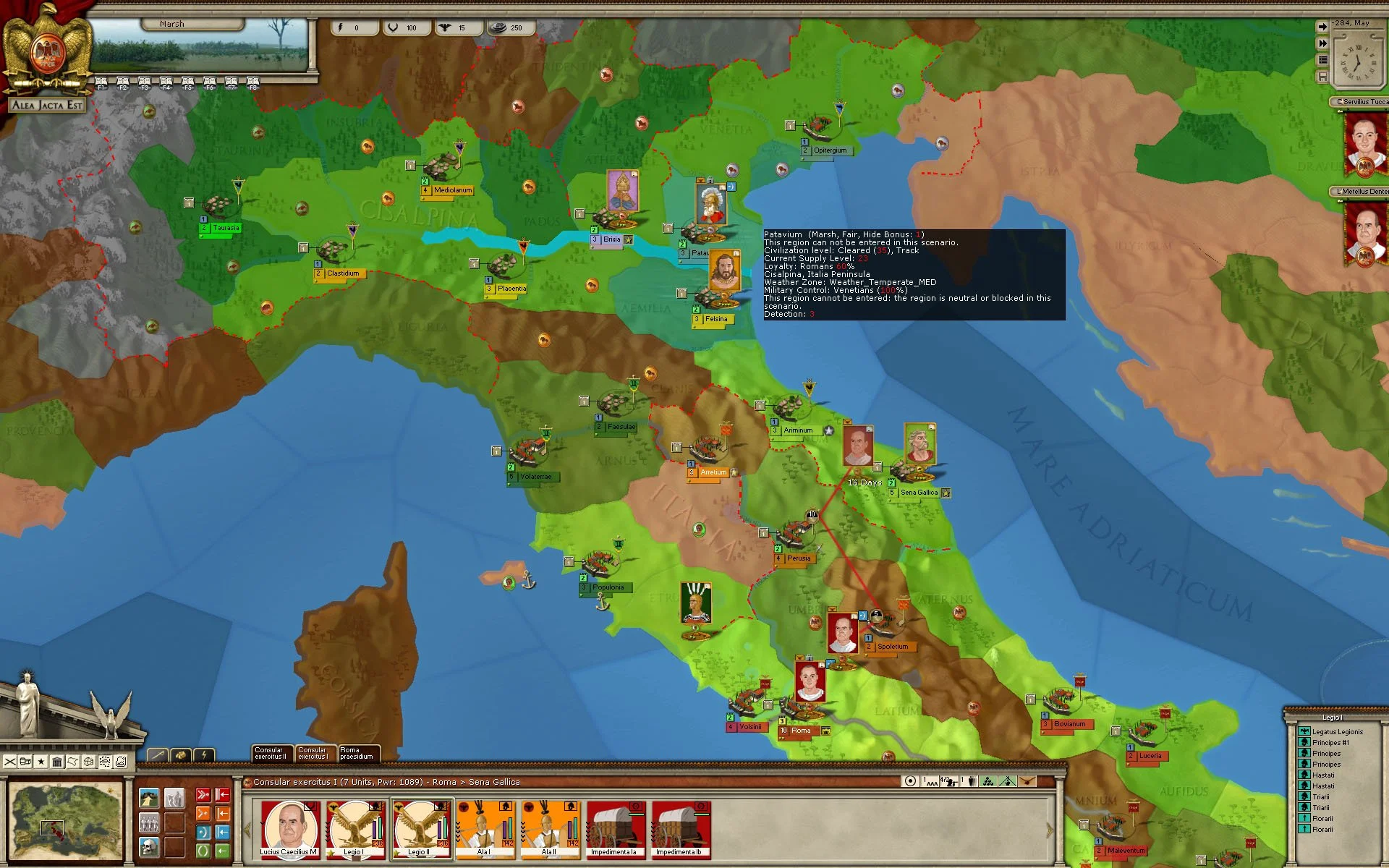Open the Consular exercitus II tab

pos(271,754)
